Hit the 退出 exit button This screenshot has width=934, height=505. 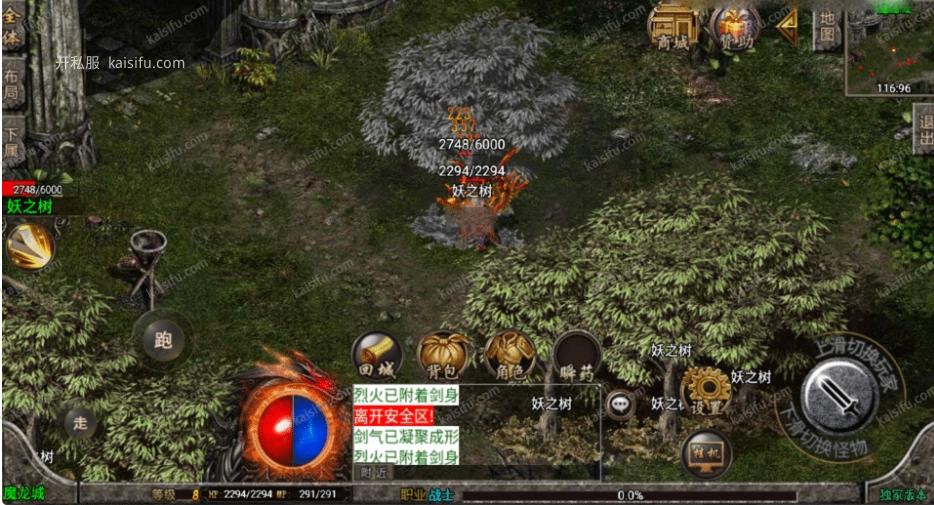pyautogui.click(x=922, y=129)
